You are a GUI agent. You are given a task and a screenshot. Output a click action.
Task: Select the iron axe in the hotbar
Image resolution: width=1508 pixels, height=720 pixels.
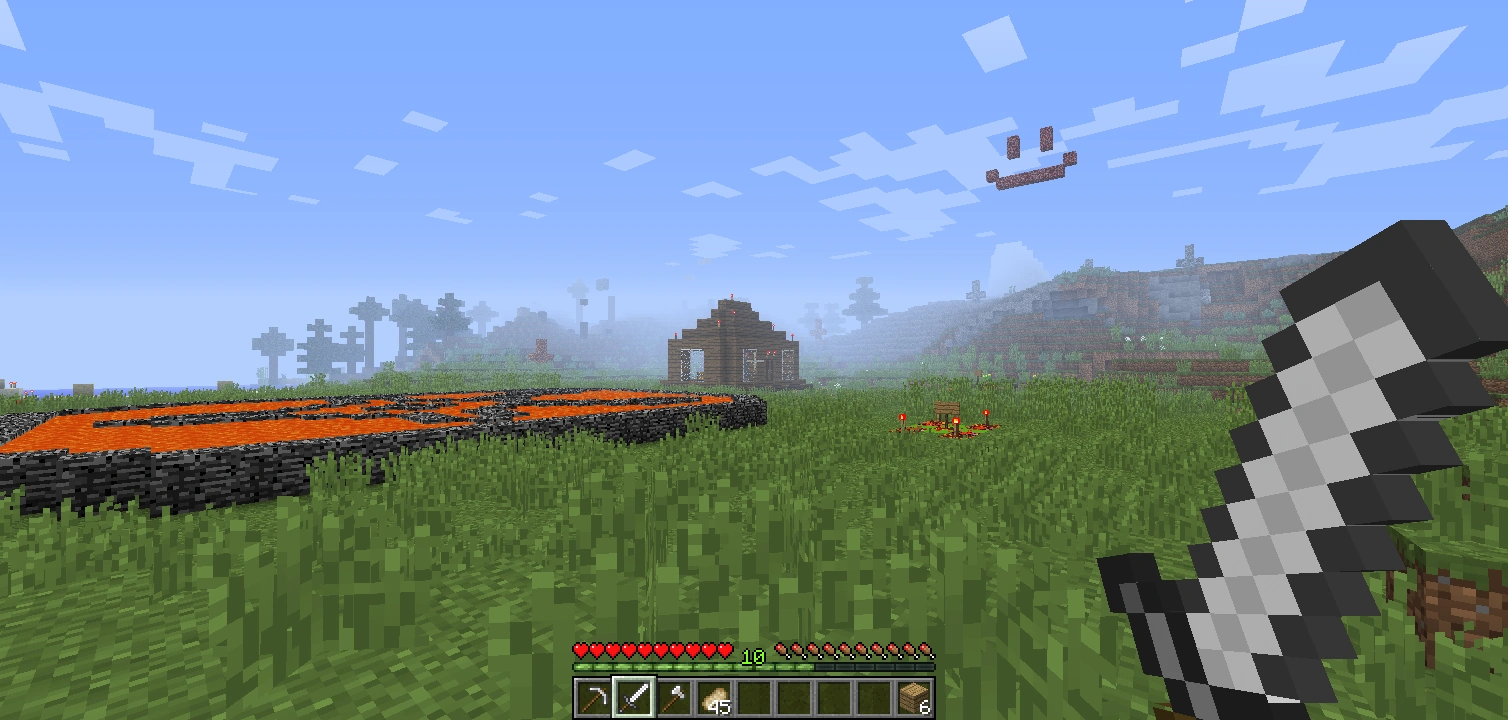point(673,697)
